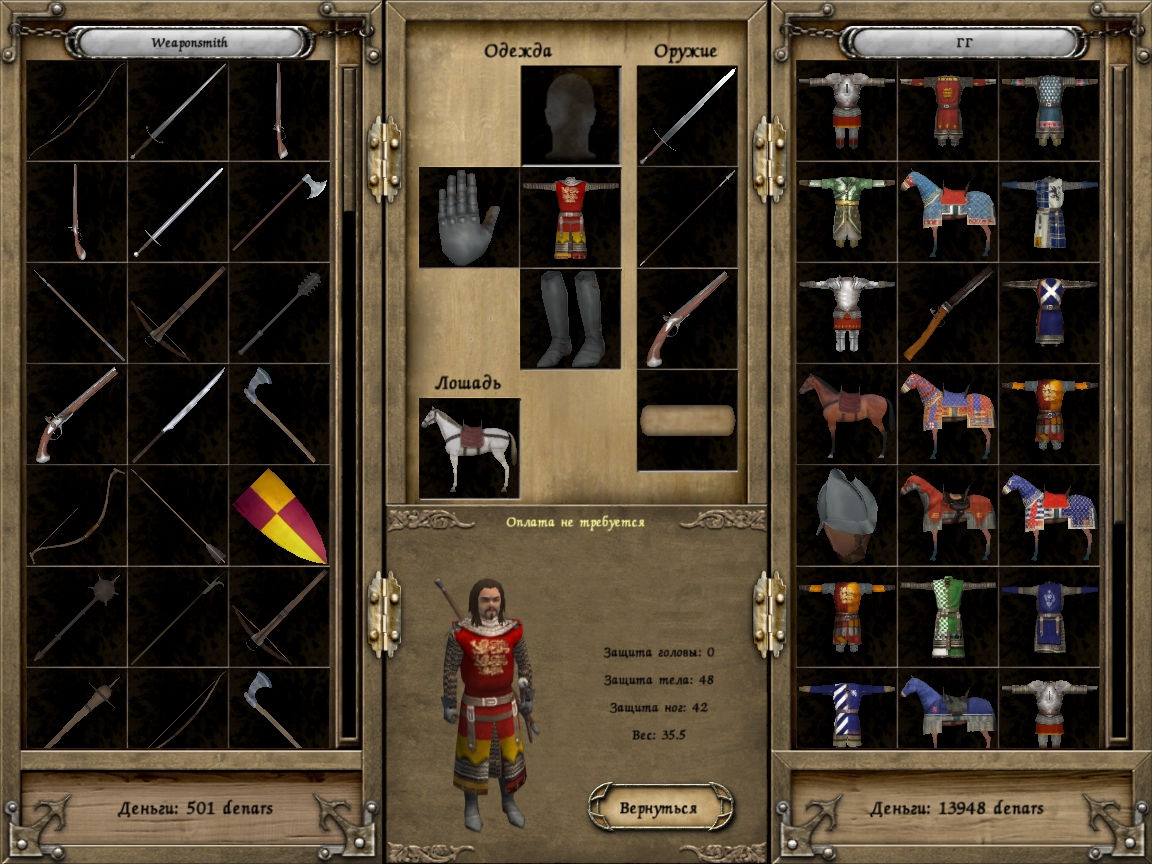This screenshot has width=1152, height=864.
Task: Pick the flintlock pistol in the Weaponsmith list
Action: tap(77, 414)
